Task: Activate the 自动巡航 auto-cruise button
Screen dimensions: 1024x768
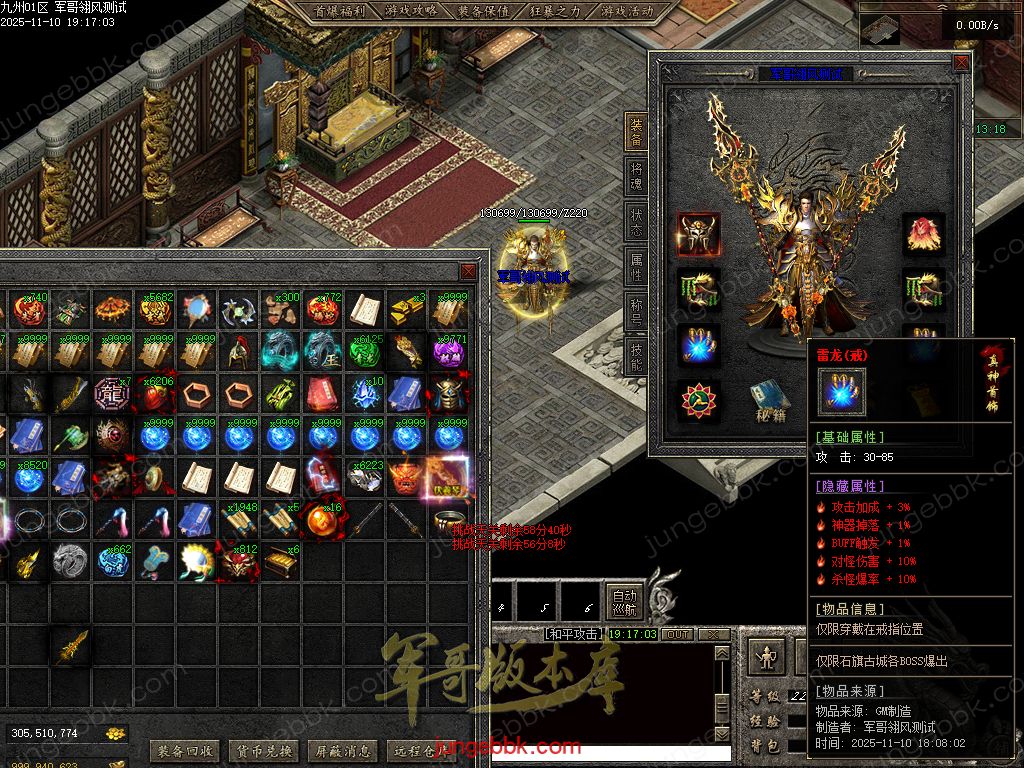Action: 624,601
